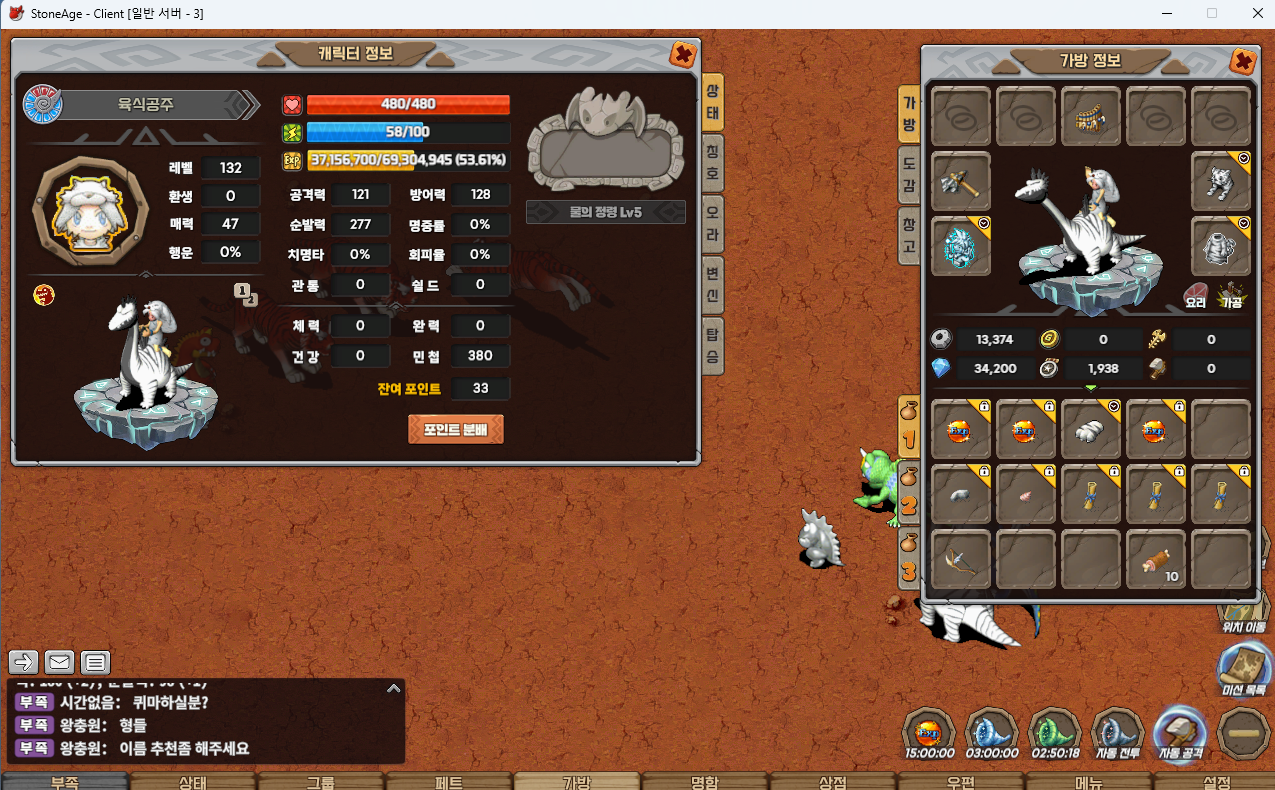Viewport: 1275px width, 790px height.
Task: Select the 변신 tab
Action: click(x=713, y=284)
